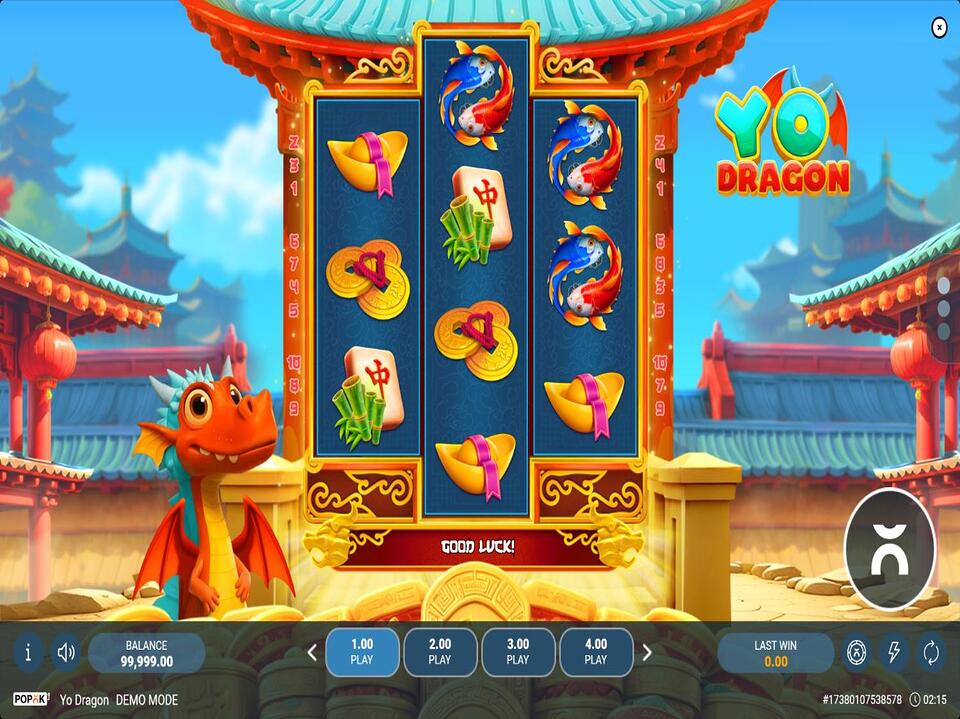Open the chip bet settings icon

pyautogui.click(x=857, y=653)
